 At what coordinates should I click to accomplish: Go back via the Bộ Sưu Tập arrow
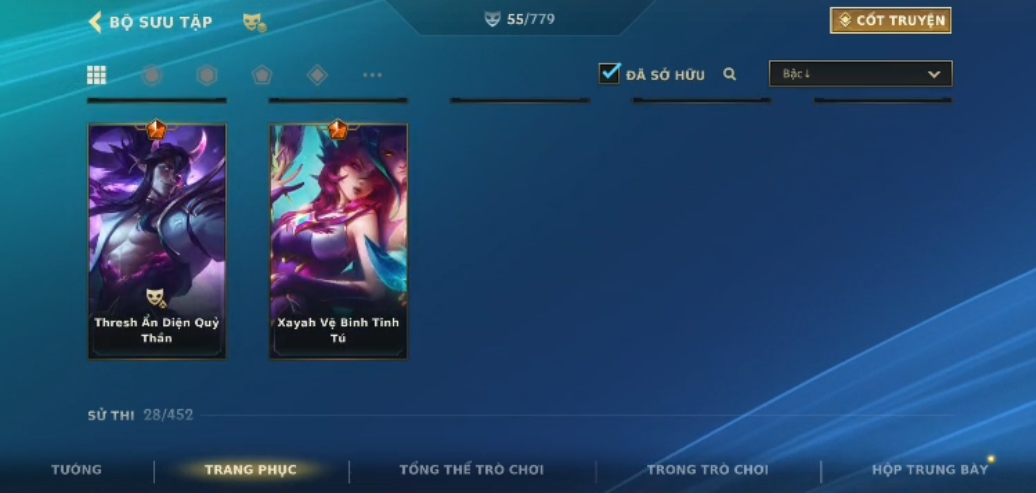(x=96, y=22)
